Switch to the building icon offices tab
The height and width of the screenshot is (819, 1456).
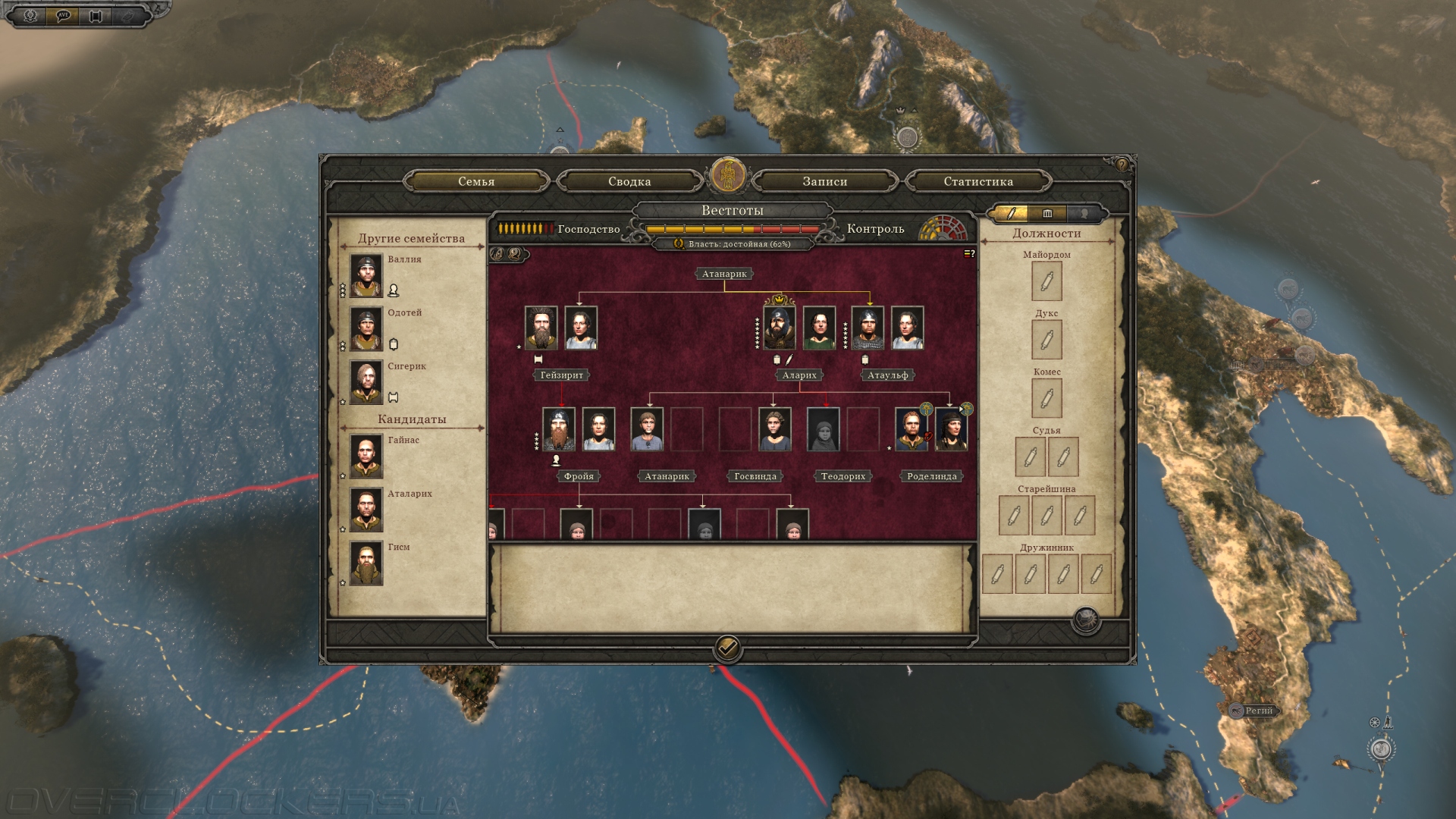coord(1047,214)
